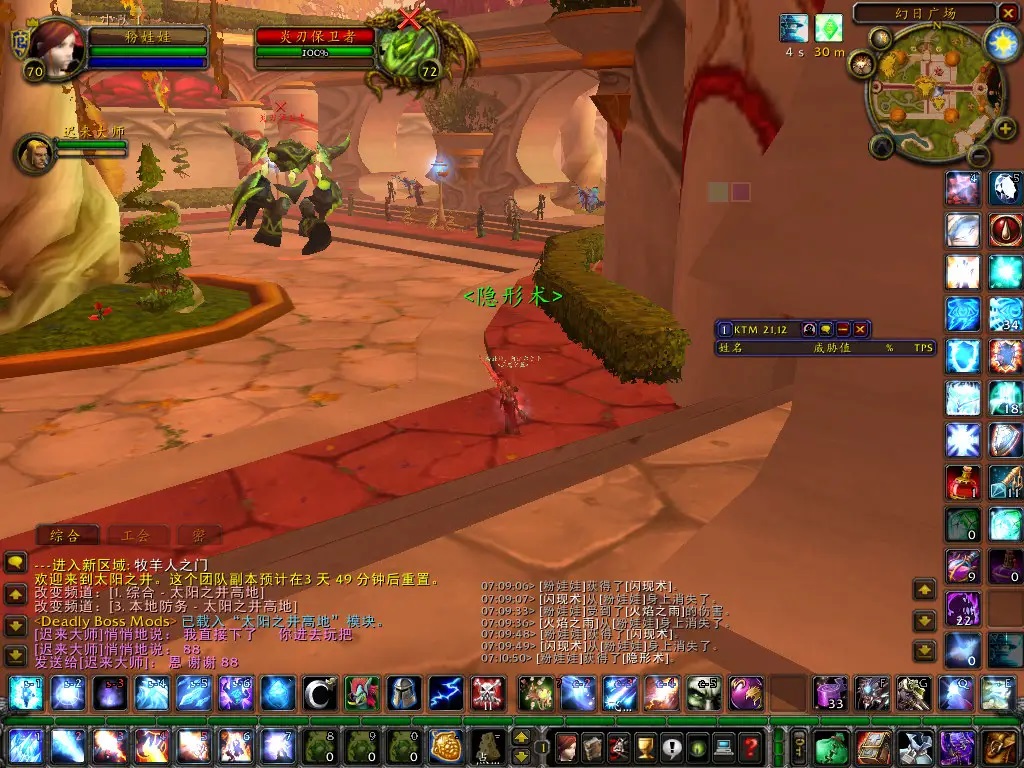Screen dimensions: 1024x768
Task: Zoom in the minimap with the plus button
Action: tap(1004, 129)
